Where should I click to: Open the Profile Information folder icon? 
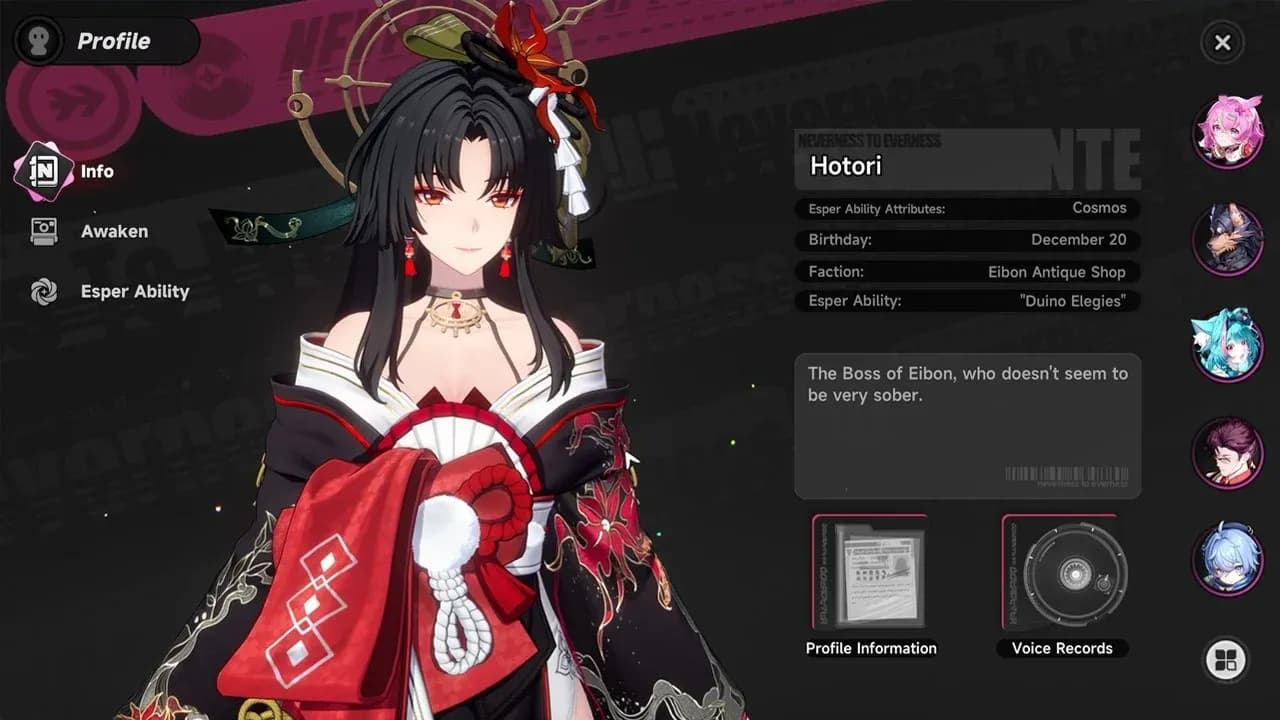(869, 575)
